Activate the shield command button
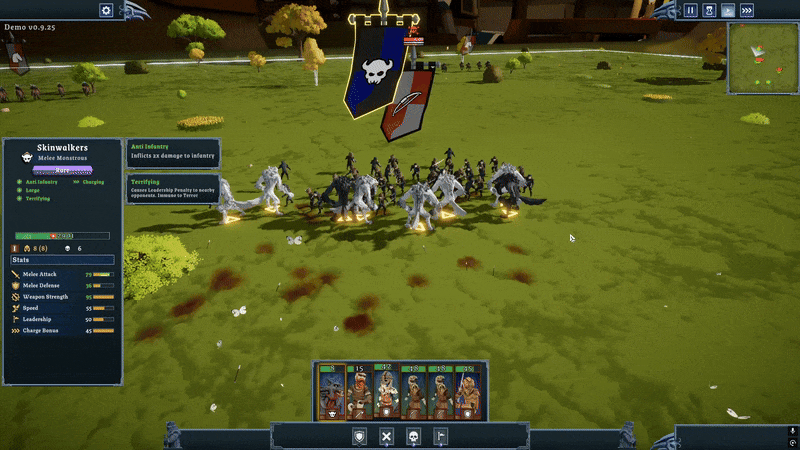The width and height of the screenshot is (800, 450). point(359,437)
